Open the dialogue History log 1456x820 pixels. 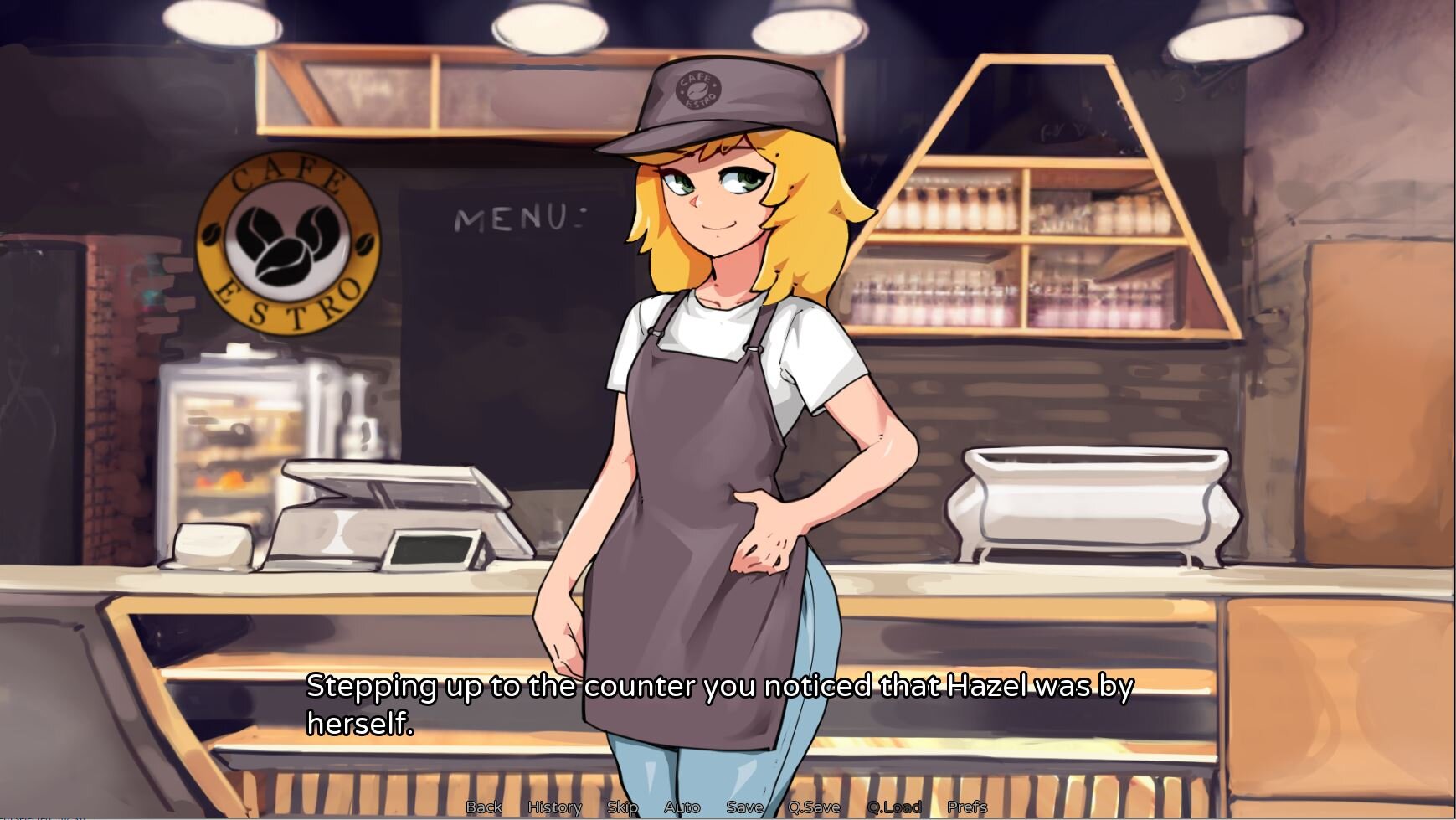pos(554,807)
